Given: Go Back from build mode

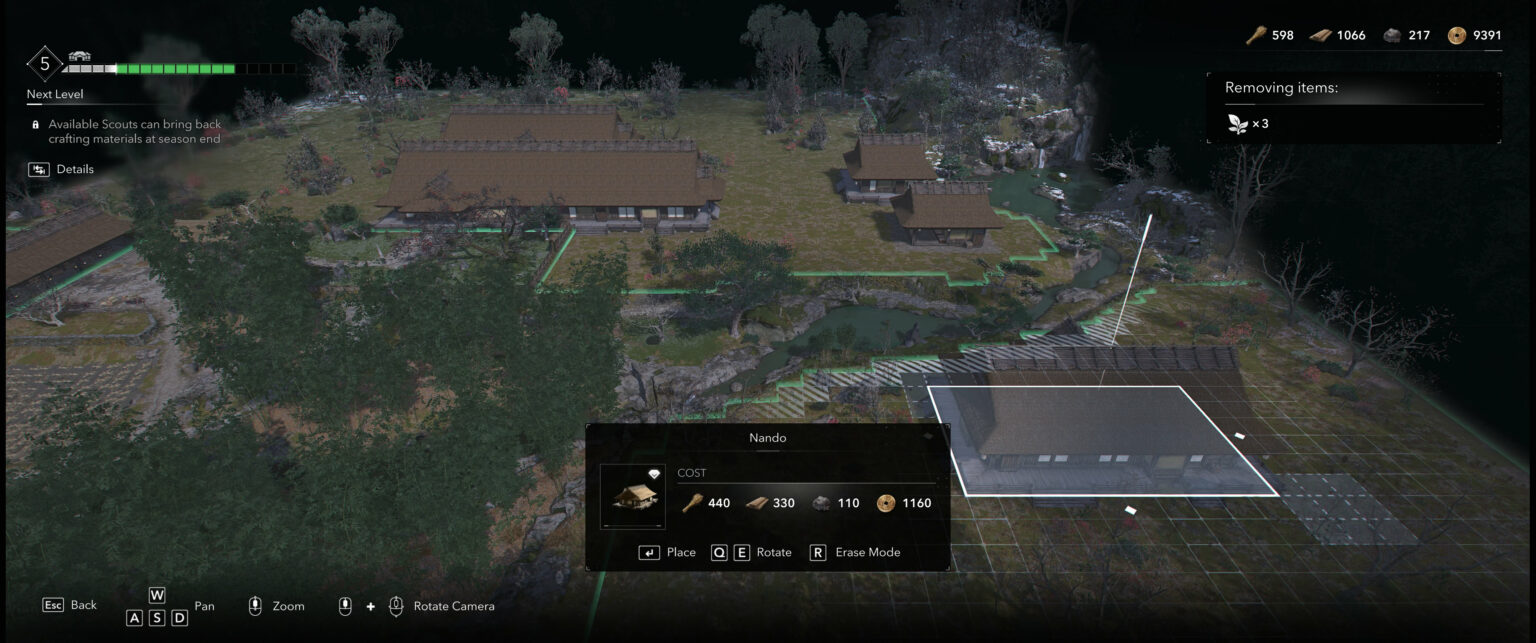Looking at the screenshot, I should [70, 605].
